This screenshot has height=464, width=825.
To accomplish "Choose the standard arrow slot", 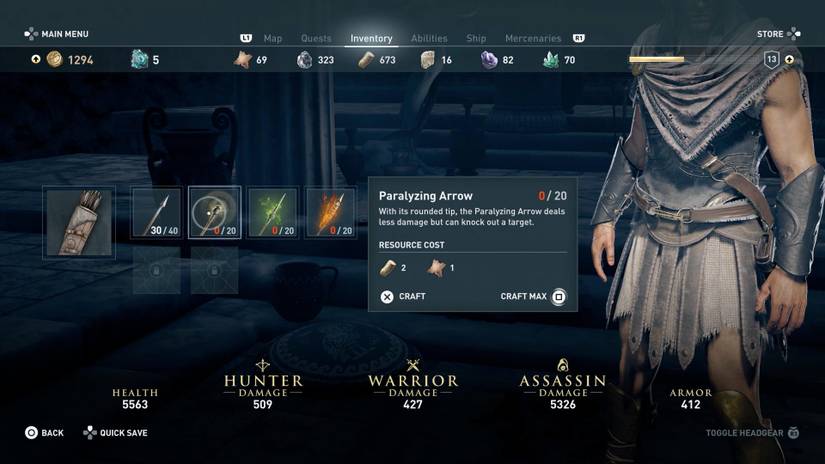I will tap(157, 213).
